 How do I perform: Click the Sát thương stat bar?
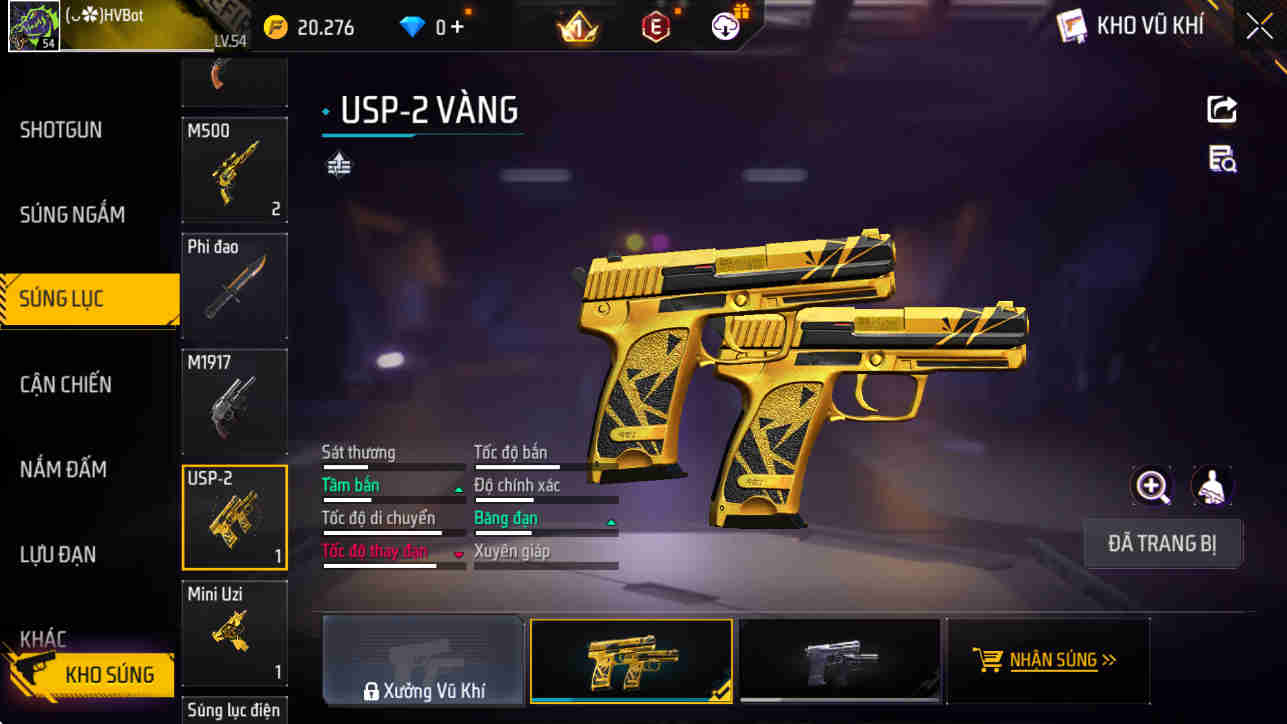393,465
